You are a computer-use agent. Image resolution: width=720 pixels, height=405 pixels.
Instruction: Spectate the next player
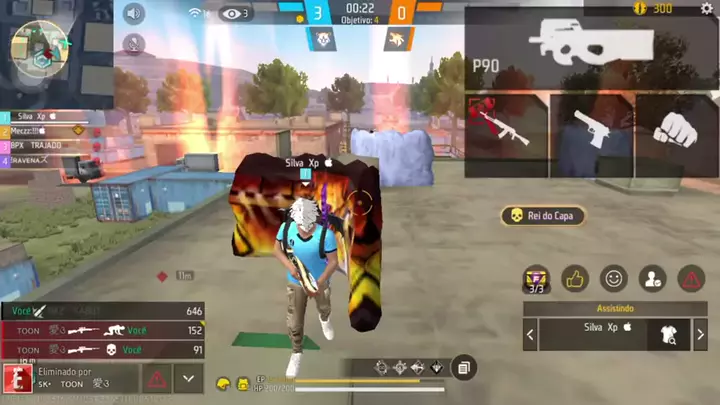pyautogui.click(x=700, y=335)
